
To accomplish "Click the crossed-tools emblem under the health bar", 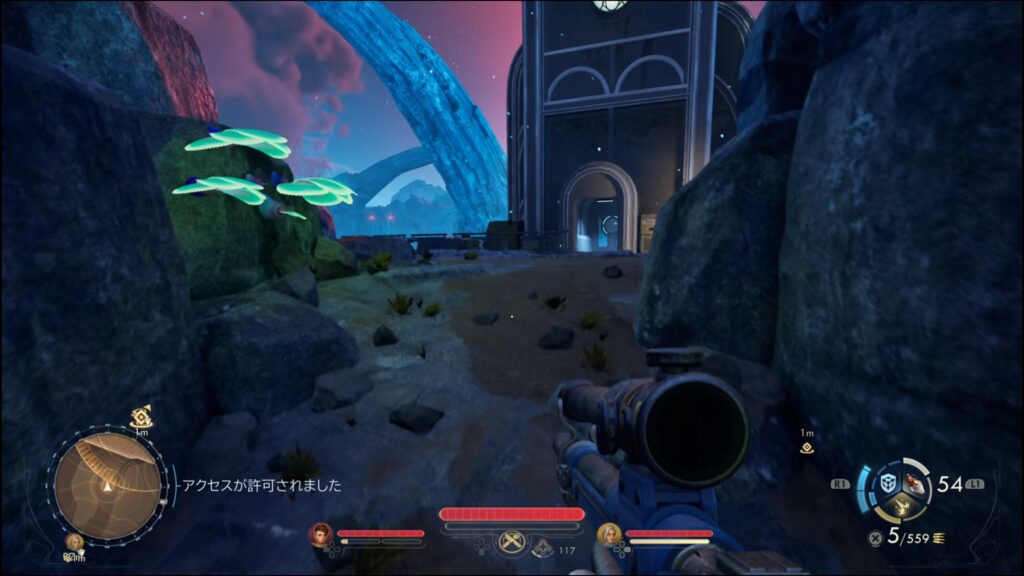I will click(512, 543).
